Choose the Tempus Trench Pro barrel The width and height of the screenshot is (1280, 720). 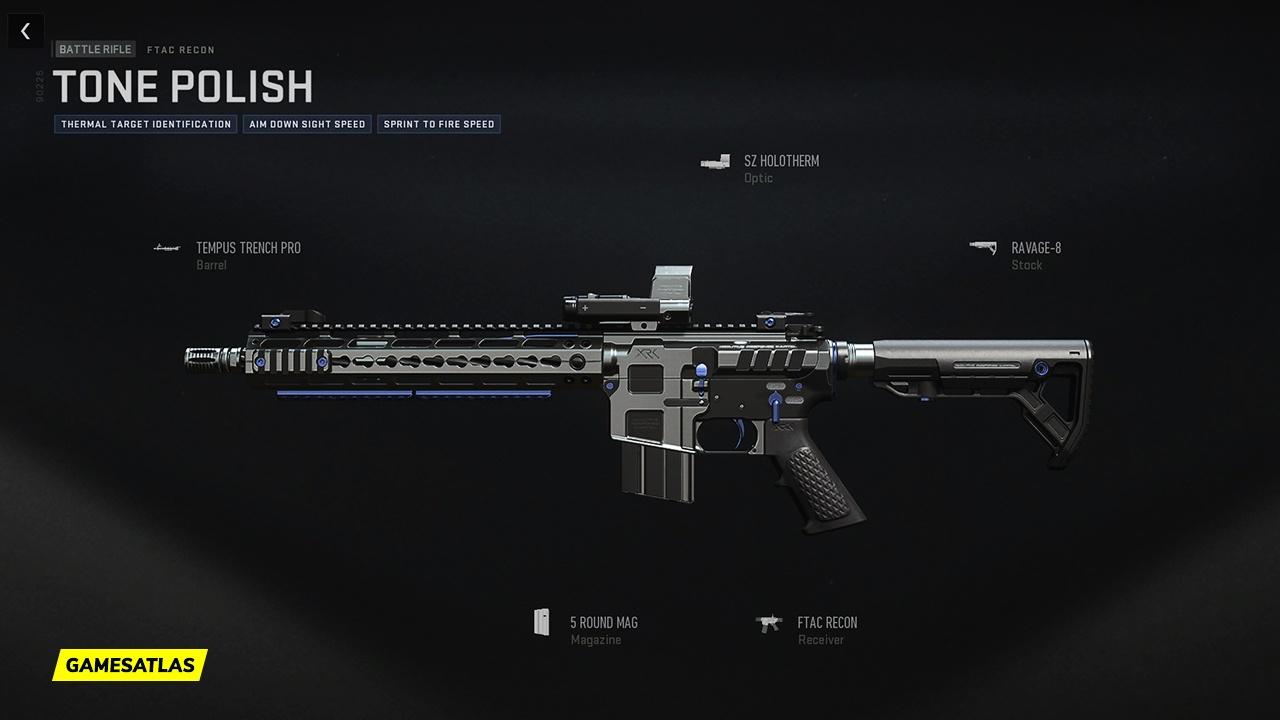point(247,249)
